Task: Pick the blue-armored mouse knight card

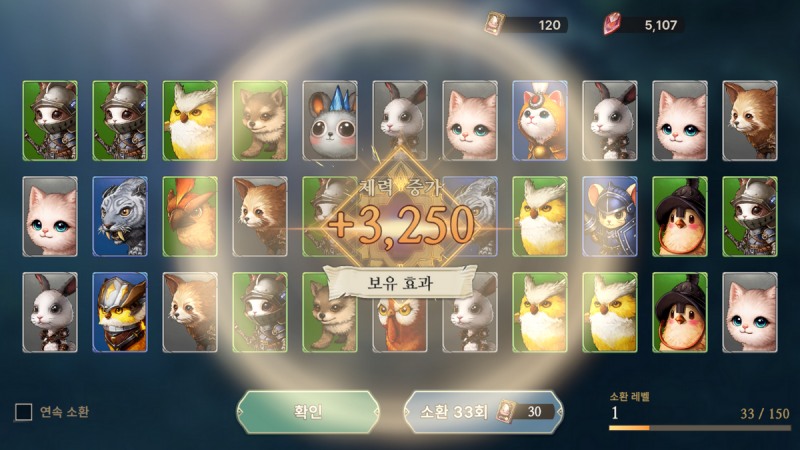Action: pyautogui.click(x=610, y=216)
